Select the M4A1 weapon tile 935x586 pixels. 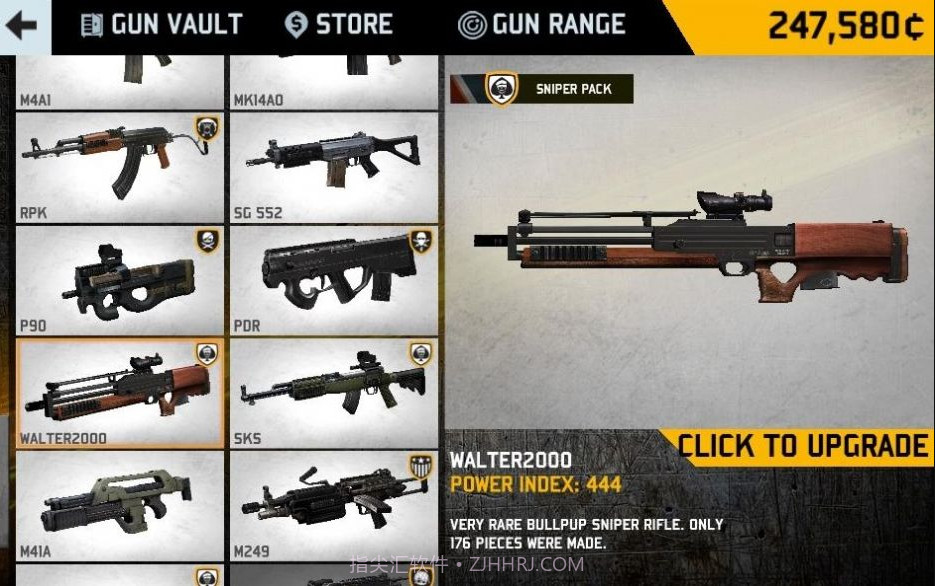pos(120,82)
